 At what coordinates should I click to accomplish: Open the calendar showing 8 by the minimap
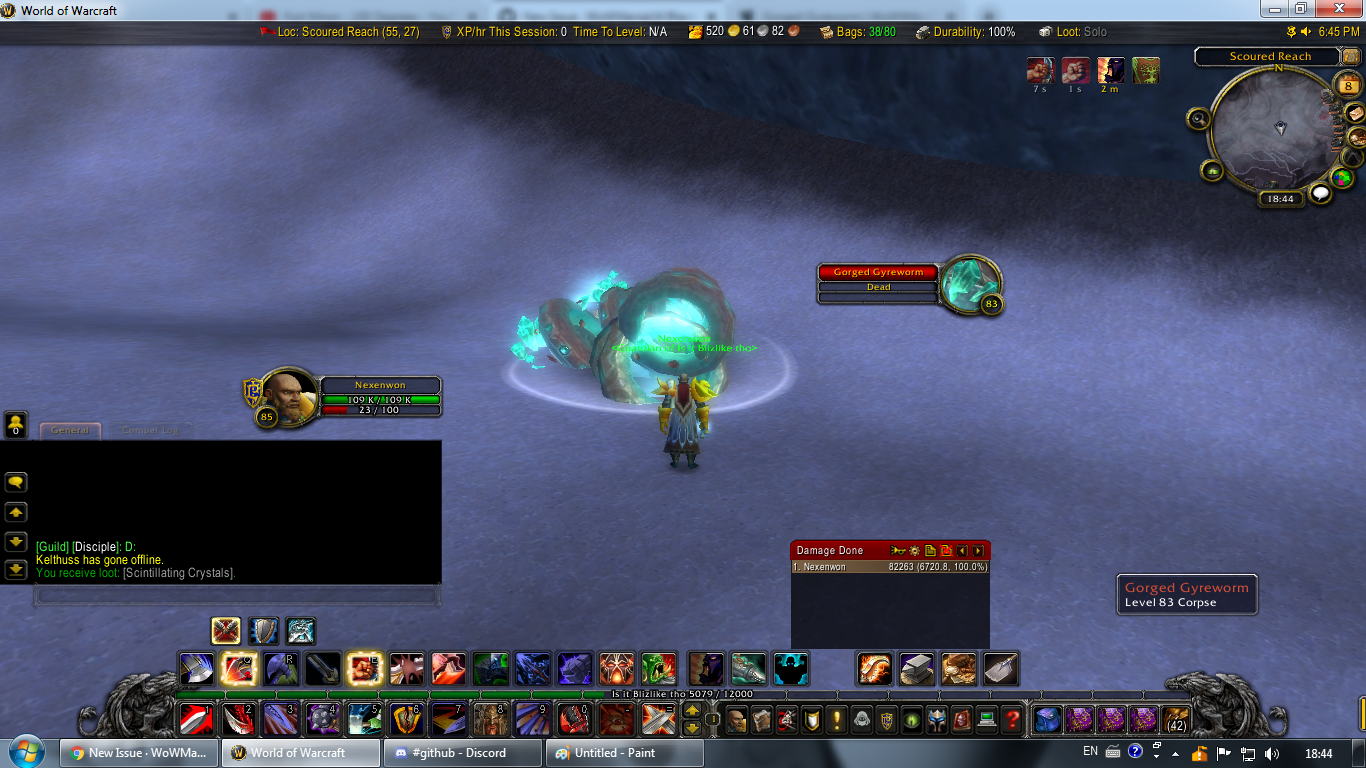pyautogui.click(x=1348, y=85)
